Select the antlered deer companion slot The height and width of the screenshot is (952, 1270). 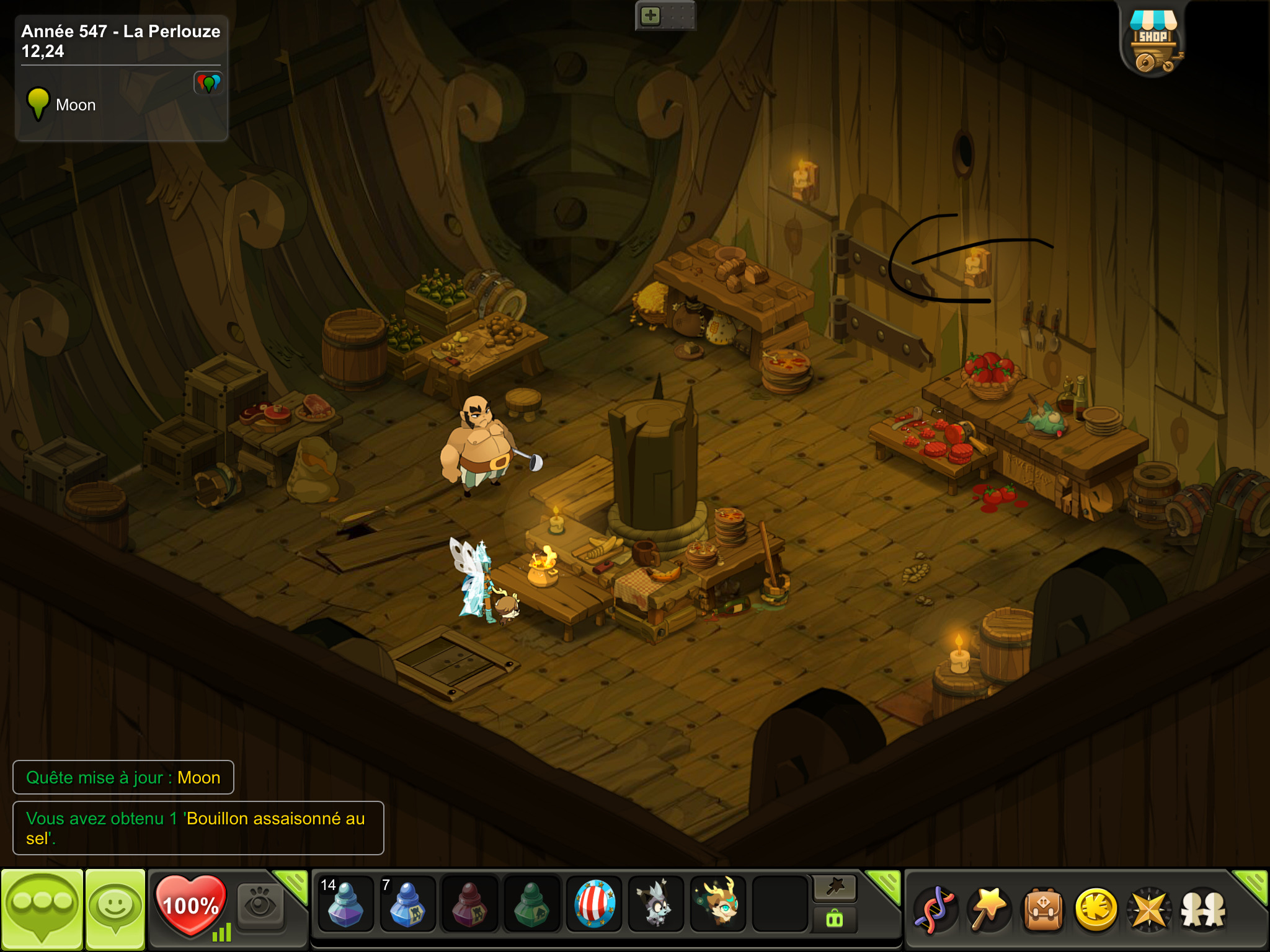tap(718, 905)
